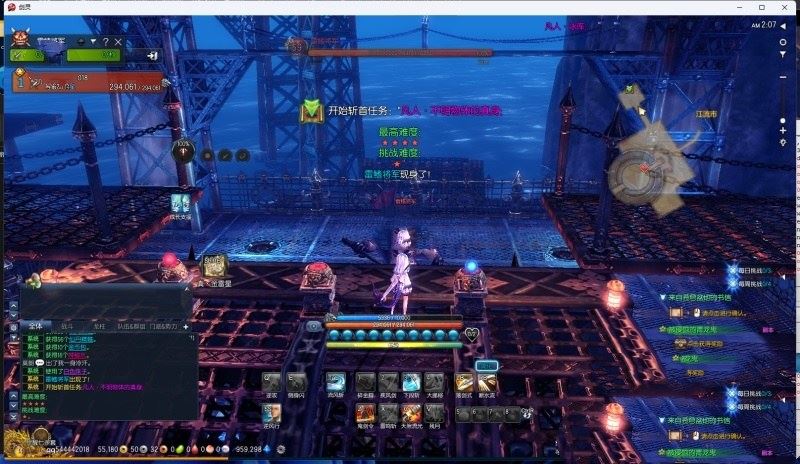
Task: Activate the 逆风行 skill icon
Action: 273,412
